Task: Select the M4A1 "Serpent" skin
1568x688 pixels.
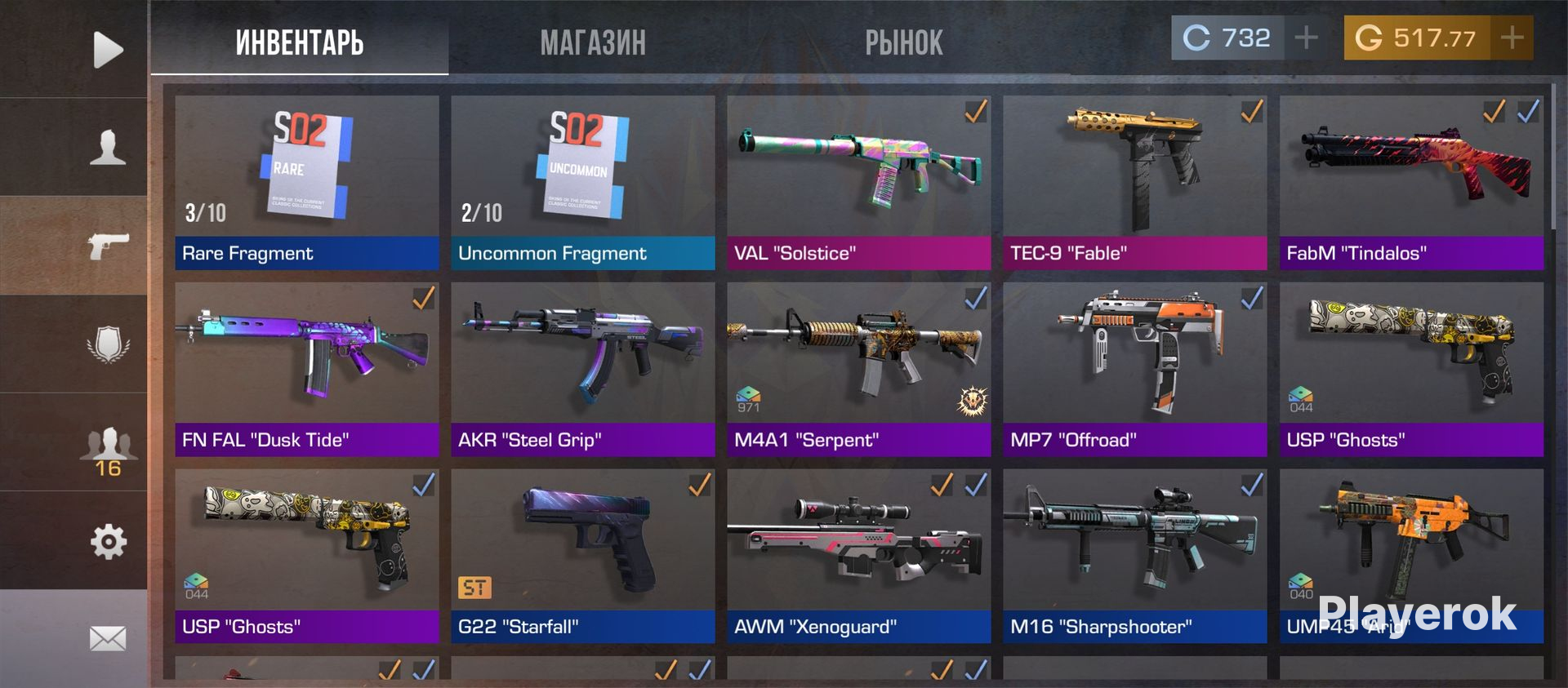Action: pos(858,369)
